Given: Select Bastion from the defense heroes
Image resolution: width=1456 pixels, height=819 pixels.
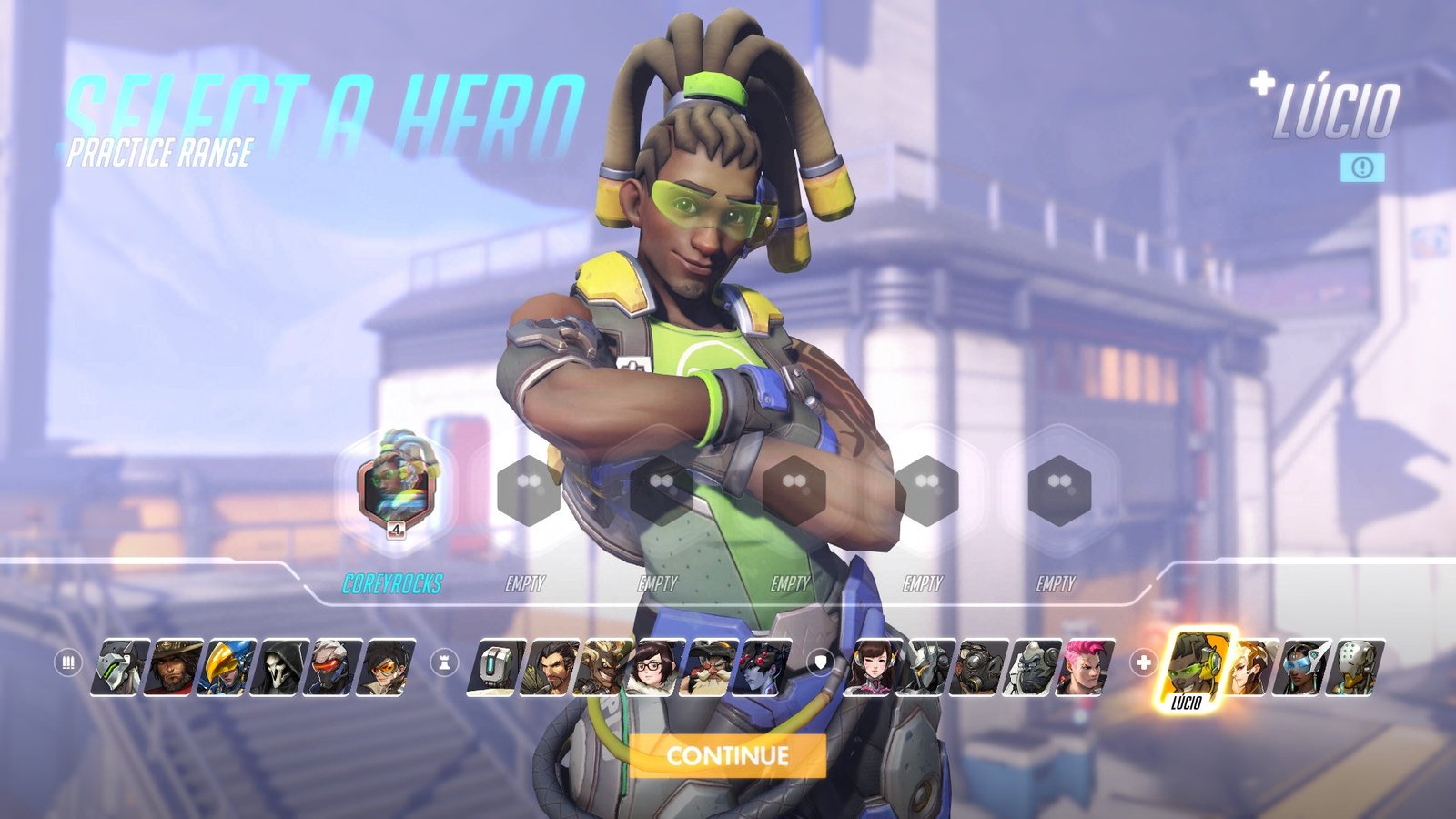Looking at the screenshot, I should [x=498, y=667].
